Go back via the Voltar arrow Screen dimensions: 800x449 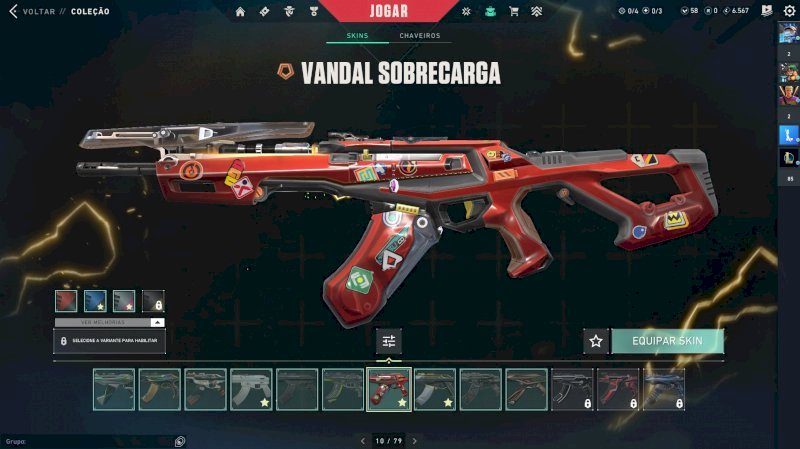[13, 11]
